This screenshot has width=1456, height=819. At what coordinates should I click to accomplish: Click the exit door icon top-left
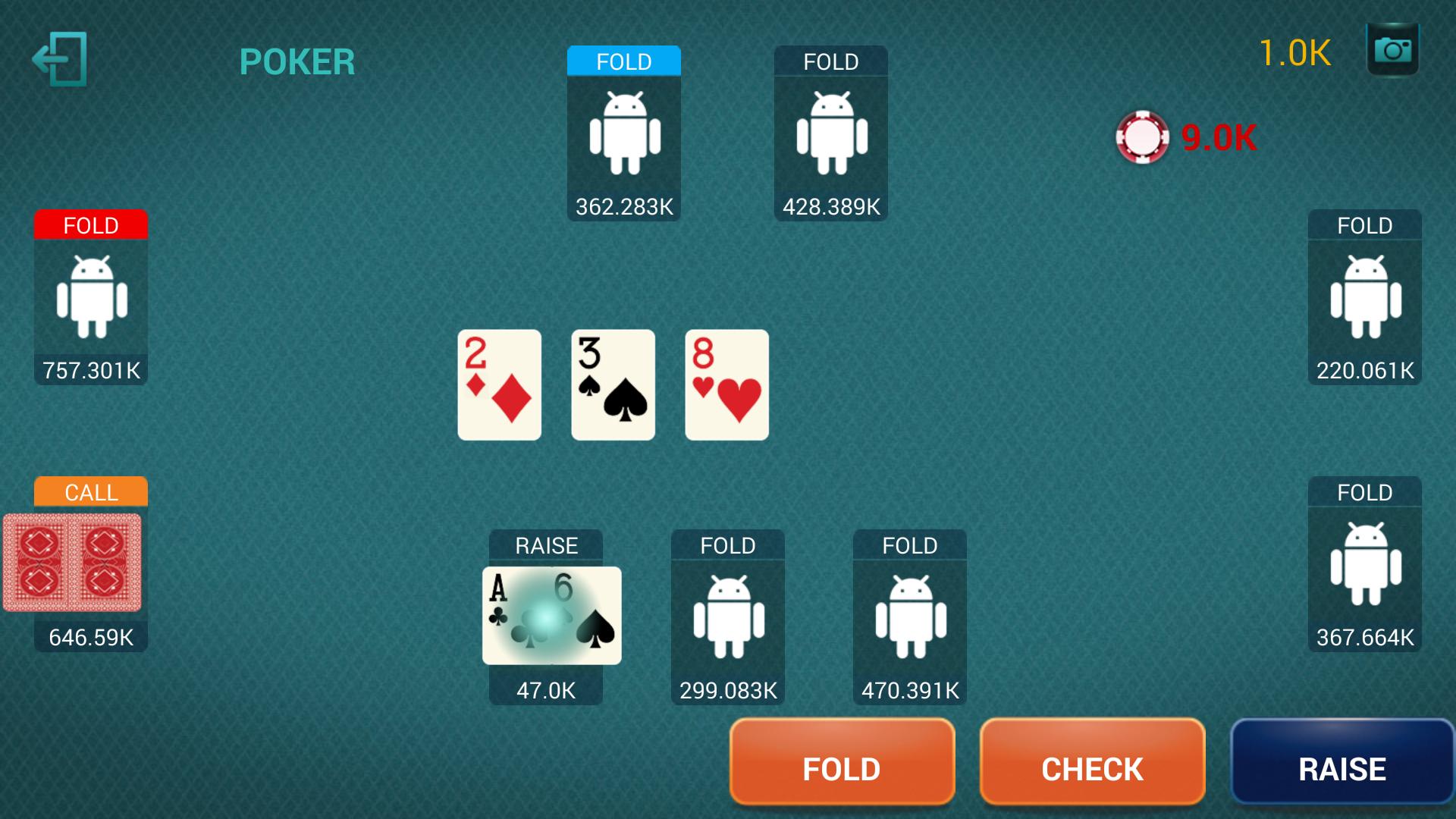(61, 58)
